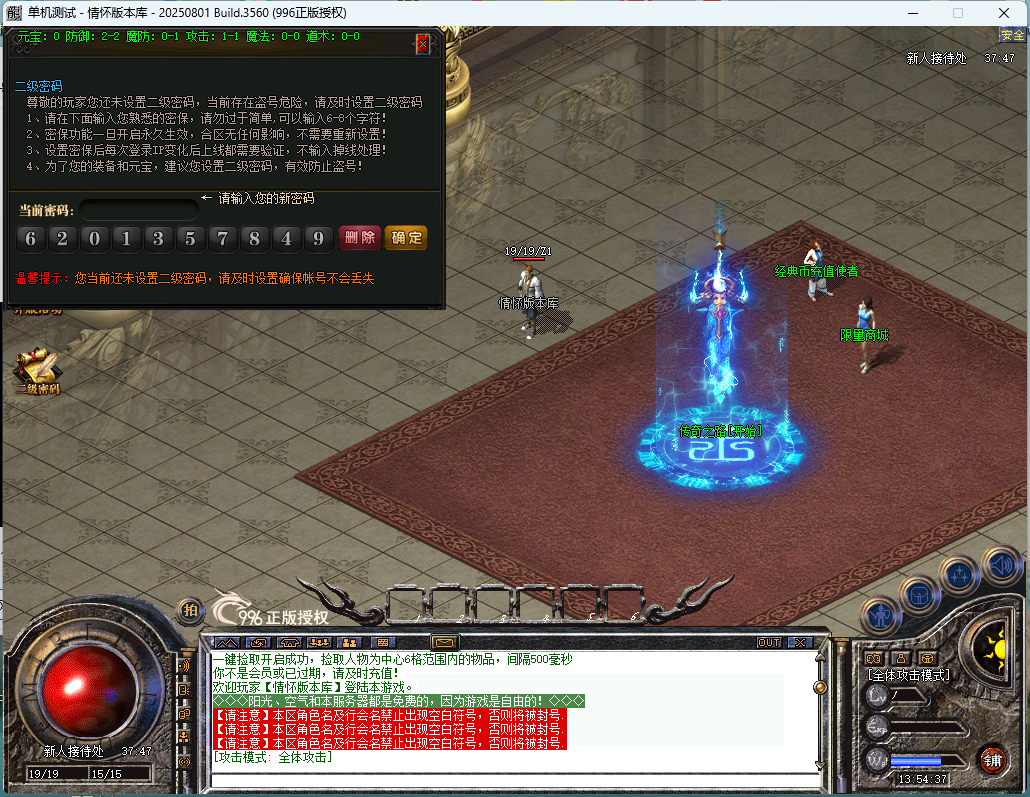Image resolution: width=1030 pixels, height=797 pixels.
Task: Select the 7 key on the password keypad
Action: pyautogui.click(x=222, y=238)
